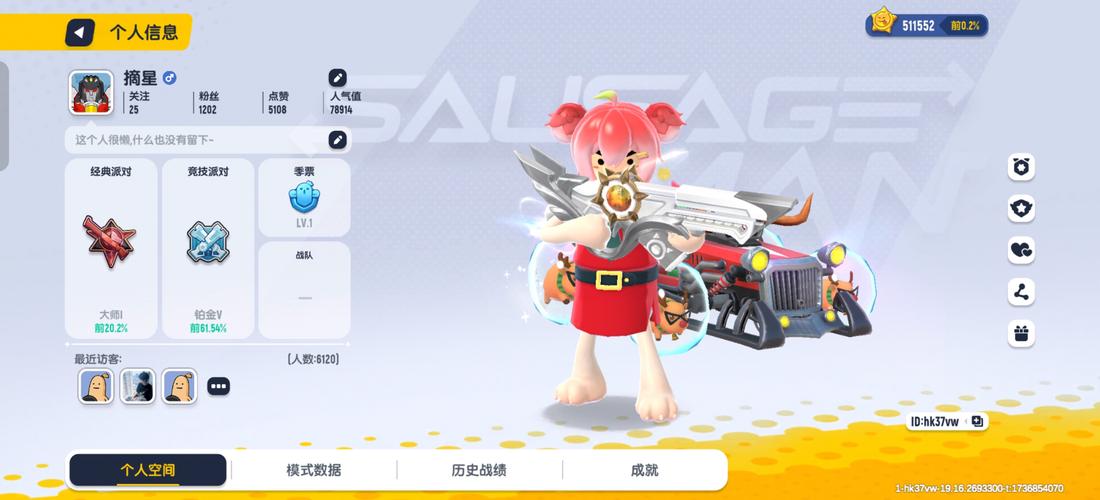Viewport: 1100px width, 500px height.
Task: Open the player avatar portrait
Action: [90, 92]
